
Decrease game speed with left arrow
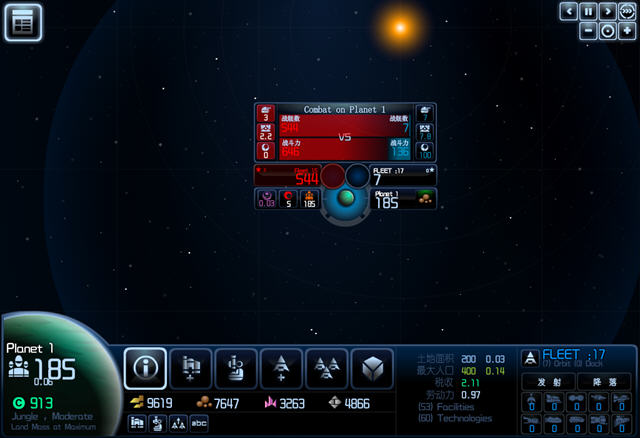click(568, 11)
